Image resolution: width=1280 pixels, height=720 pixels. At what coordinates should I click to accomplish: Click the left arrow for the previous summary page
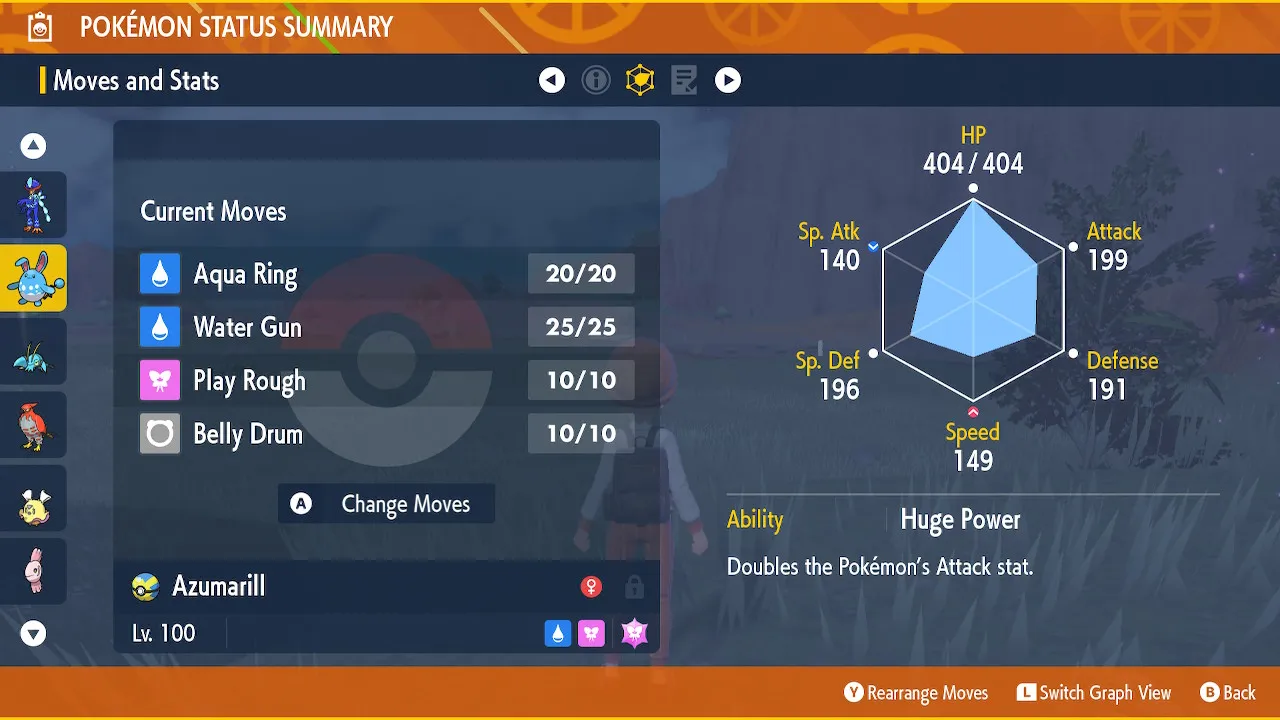pos(552,80)
